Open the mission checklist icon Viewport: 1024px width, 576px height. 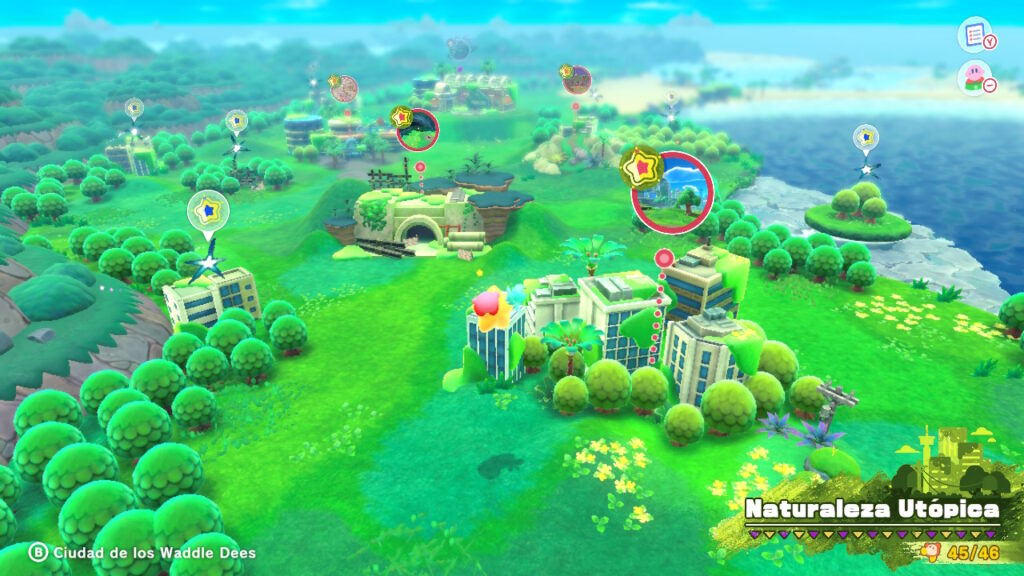click(x=973, y=34)
